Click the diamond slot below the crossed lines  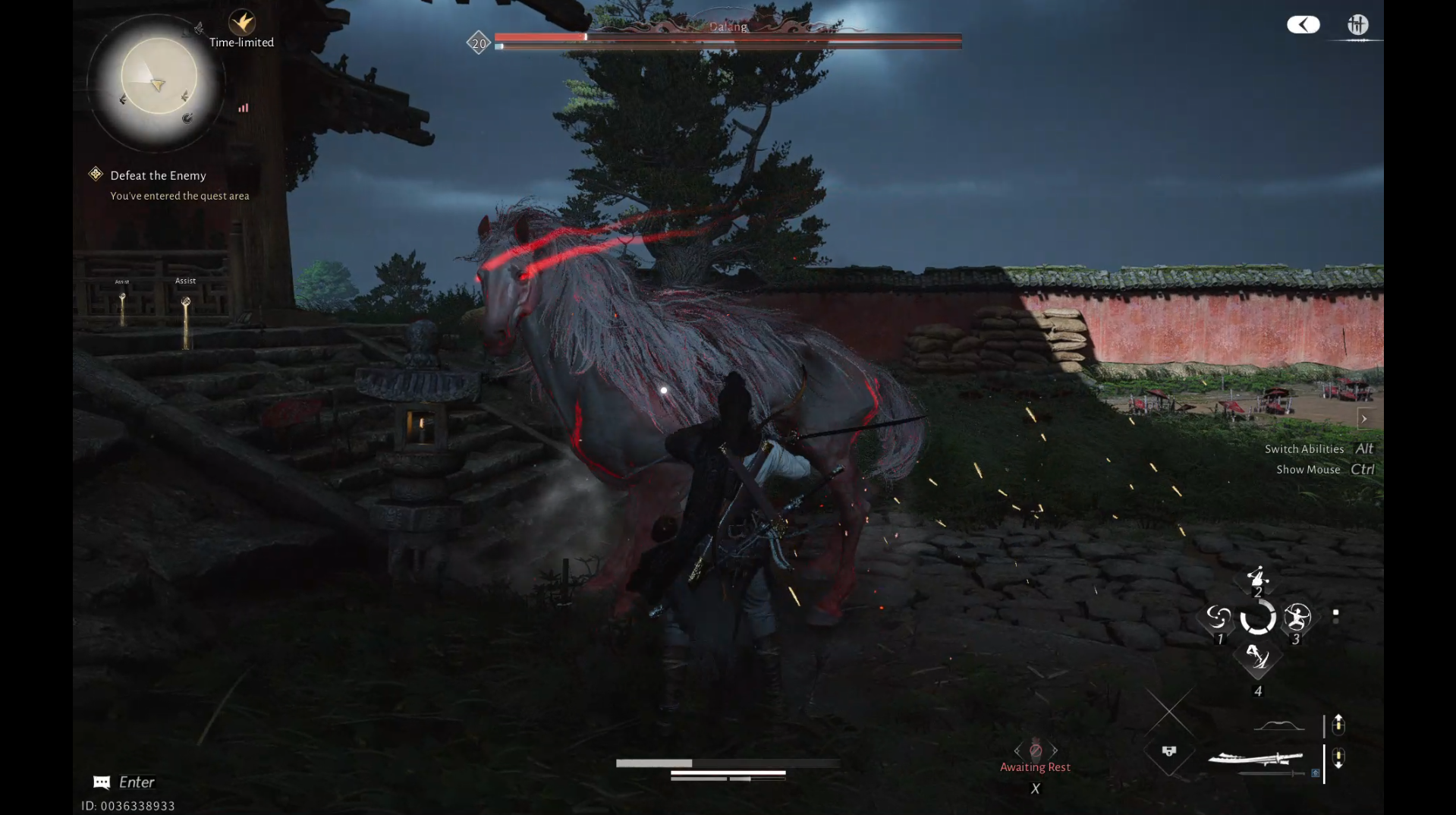[x=1168, y=751]
